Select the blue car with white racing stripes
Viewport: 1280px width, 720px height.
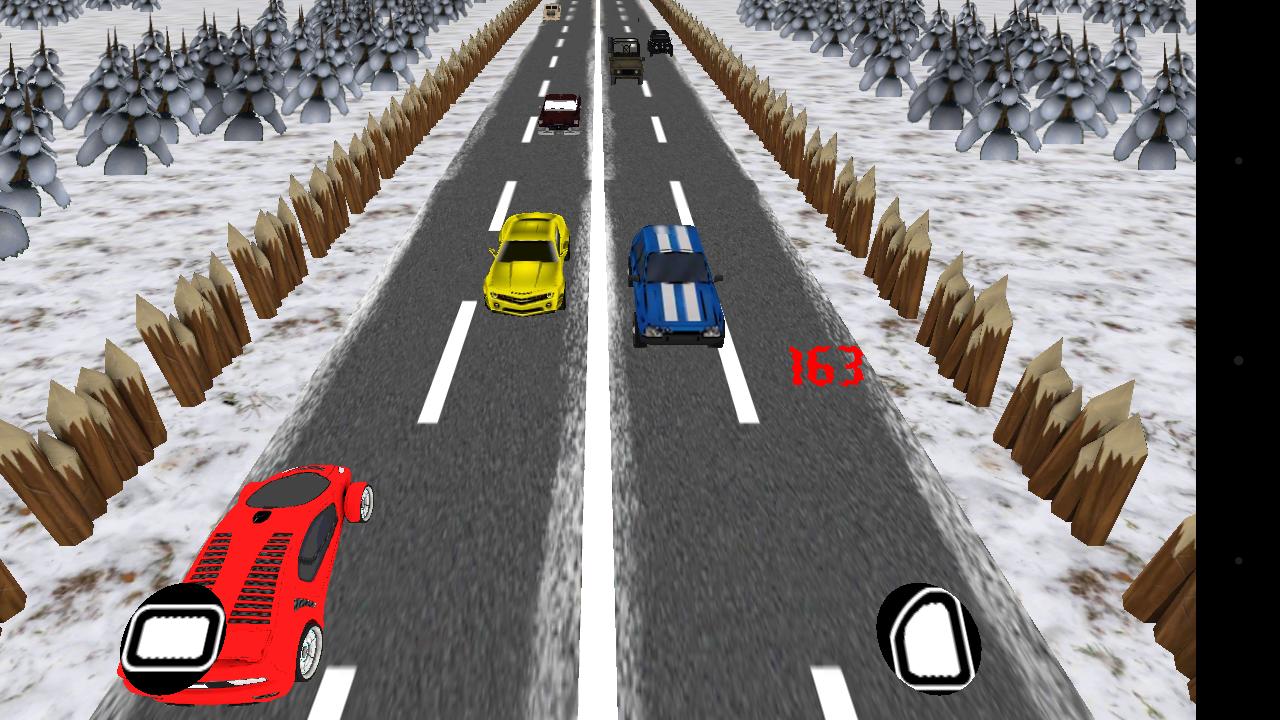676,285
